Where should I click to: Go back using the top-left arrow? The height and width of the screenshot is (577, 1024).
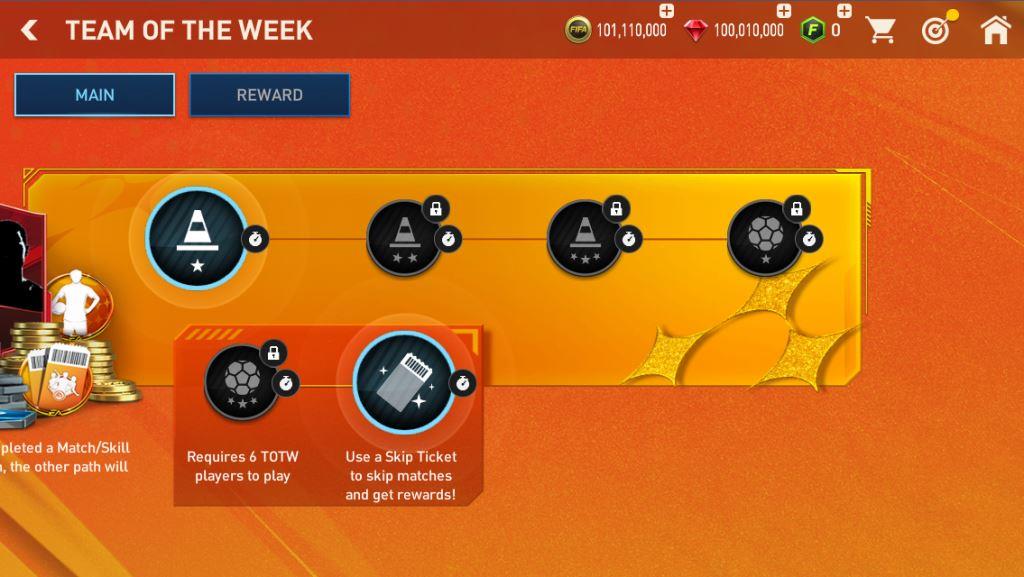30,31
